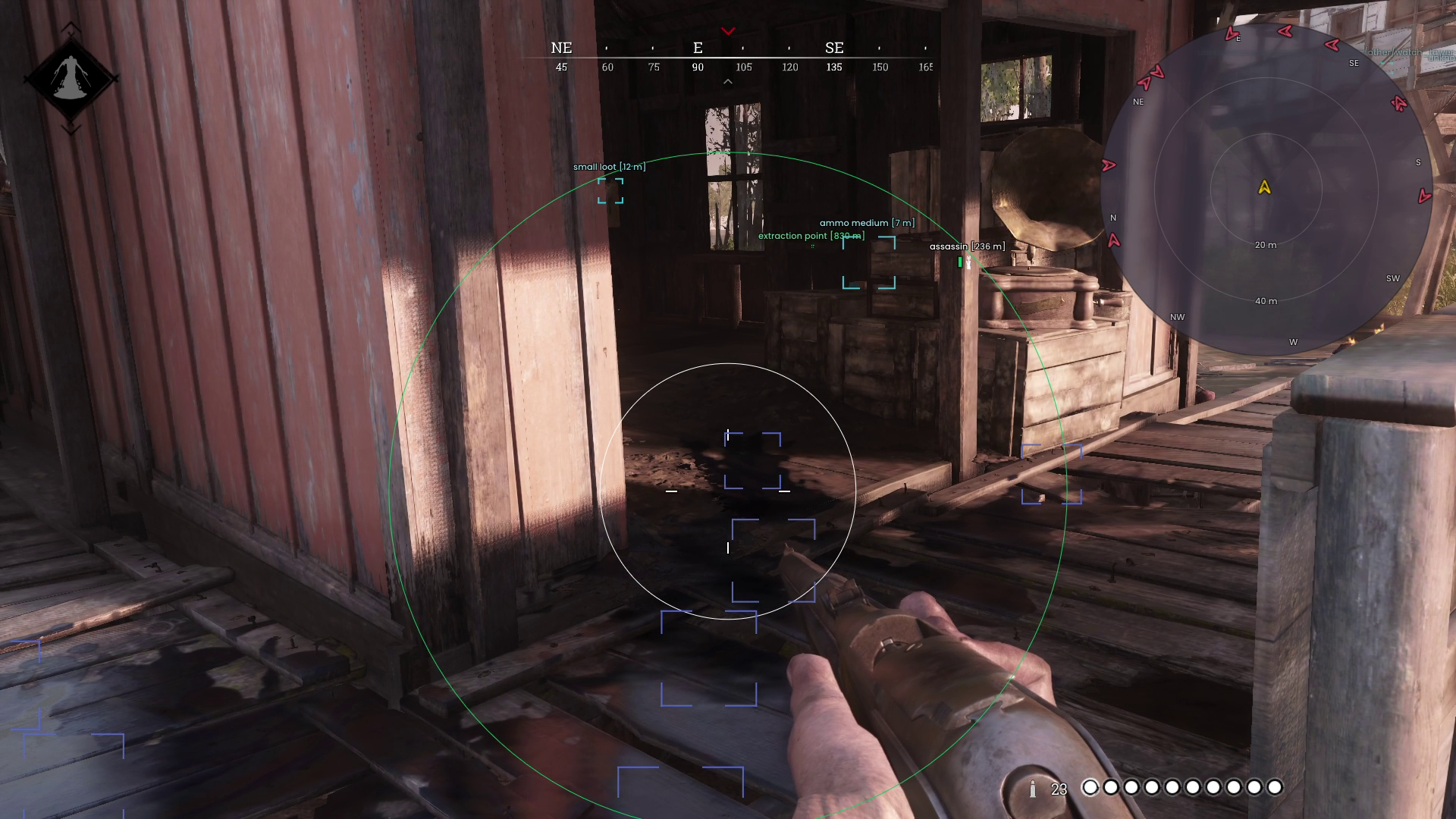Select the ammo medium marker
Screen dimensions: 1456x819
[x=869, y=262]
